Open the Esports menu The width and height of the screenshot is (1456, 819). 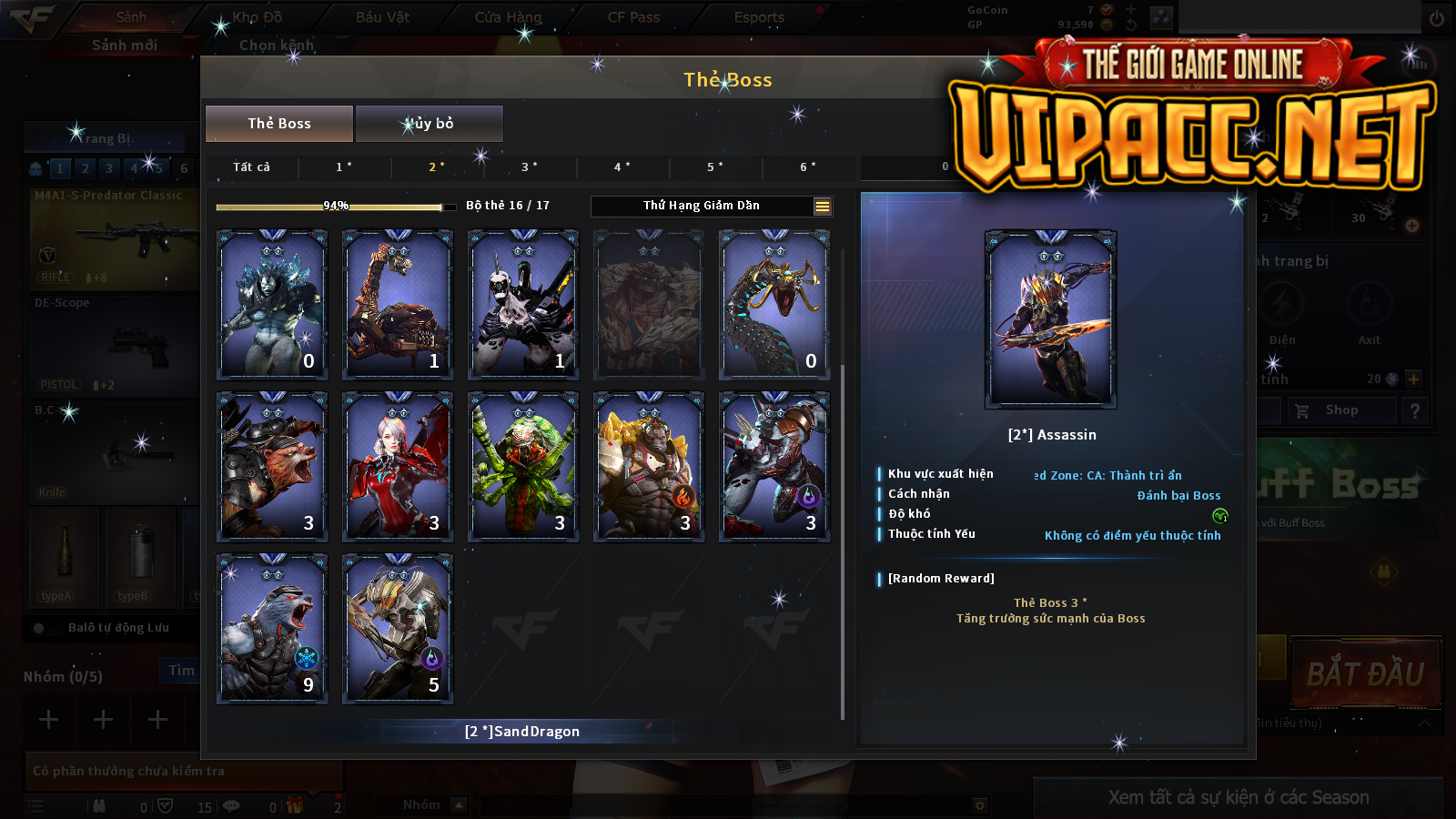click(x=759, y=17)
